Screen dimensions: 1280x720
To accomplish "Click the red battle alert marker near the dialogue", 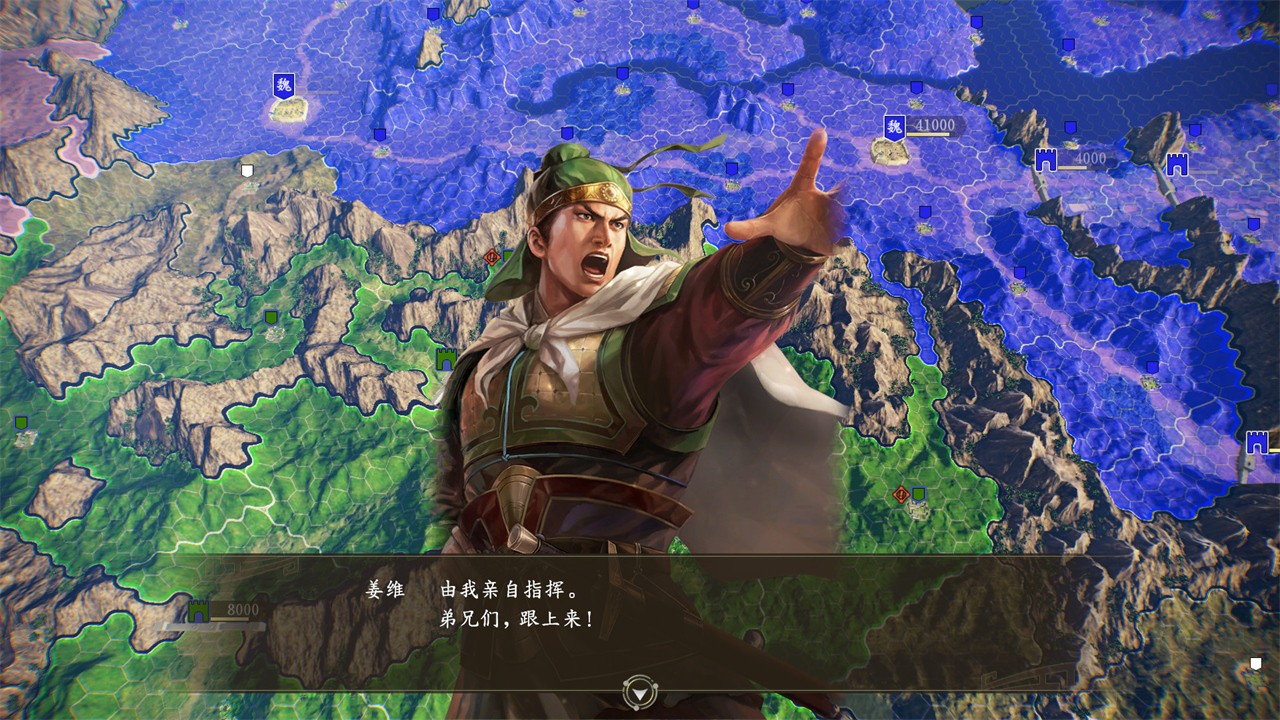I will [x=901, y=494].
